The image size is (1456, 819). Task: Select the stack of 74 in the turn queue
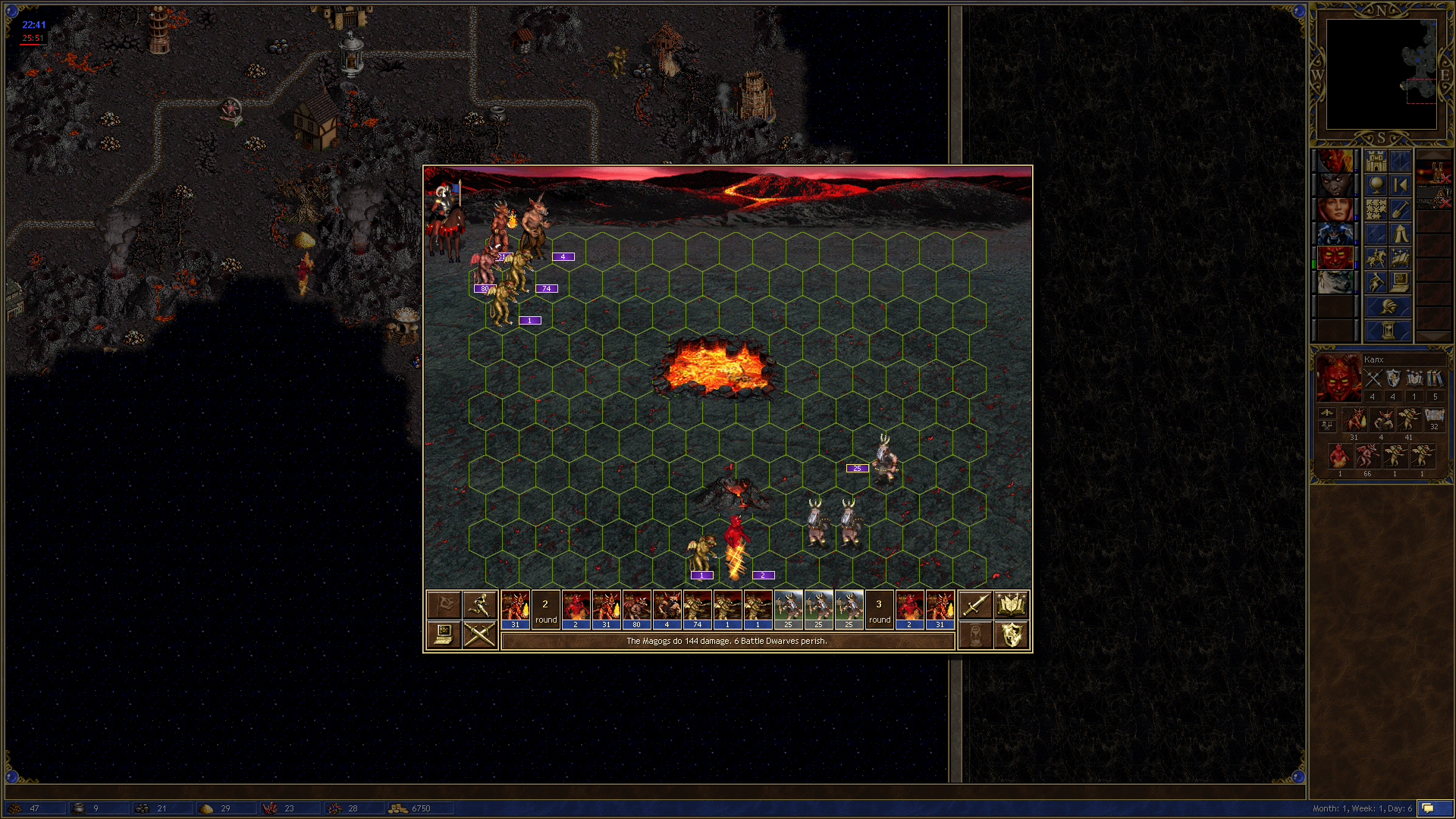click(697, 610)
